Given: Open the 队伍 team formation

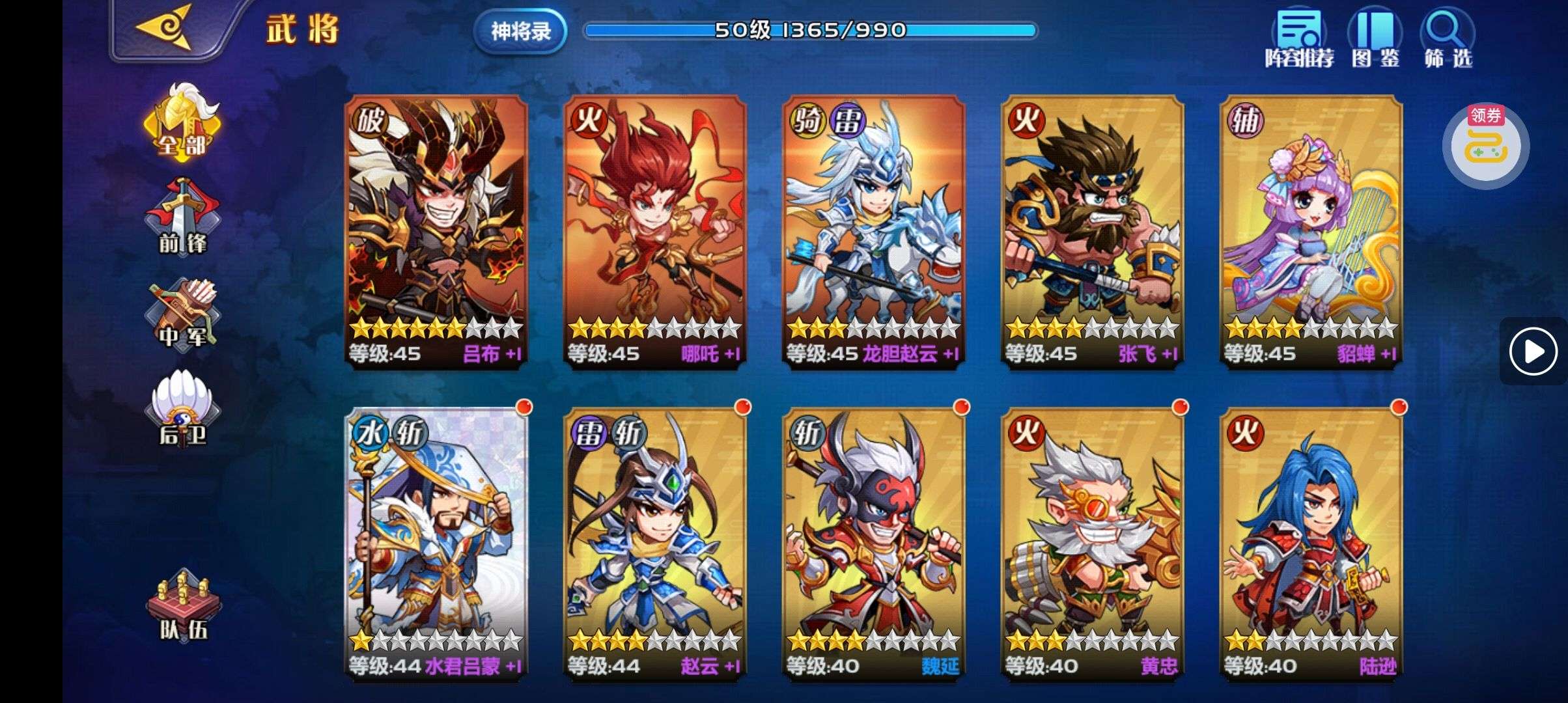Looking at the screenshot, I should tap(182, 605).
